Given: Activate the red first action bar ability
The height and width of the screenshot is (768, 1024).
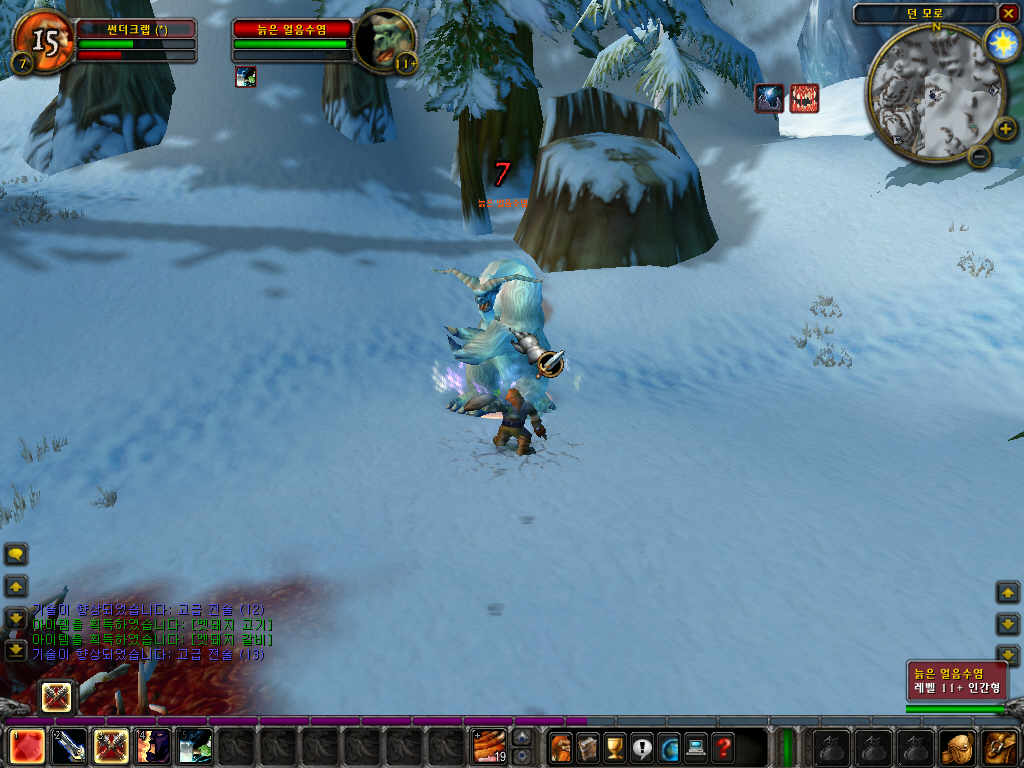Looking at the screenshot, I should click(26, 746).
